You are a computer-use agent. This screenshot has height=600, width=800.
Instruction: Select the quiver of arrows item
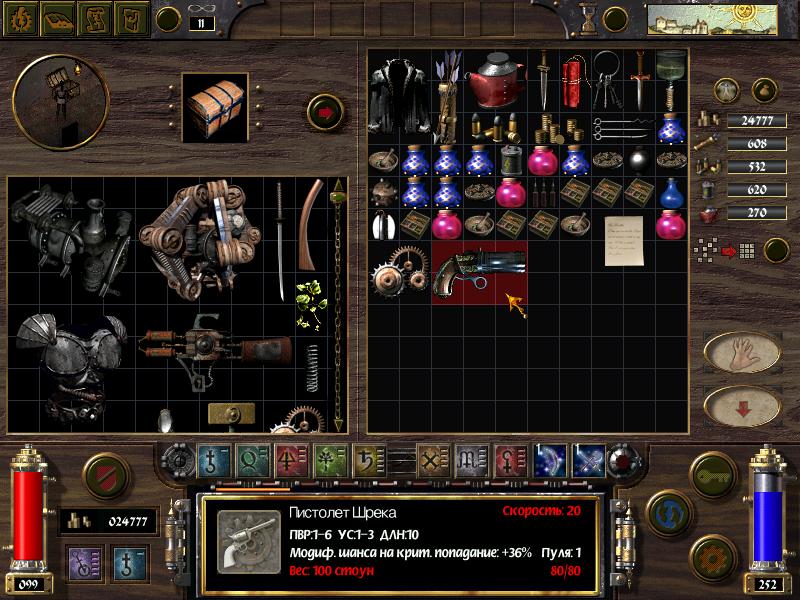[x=445, y=95]
